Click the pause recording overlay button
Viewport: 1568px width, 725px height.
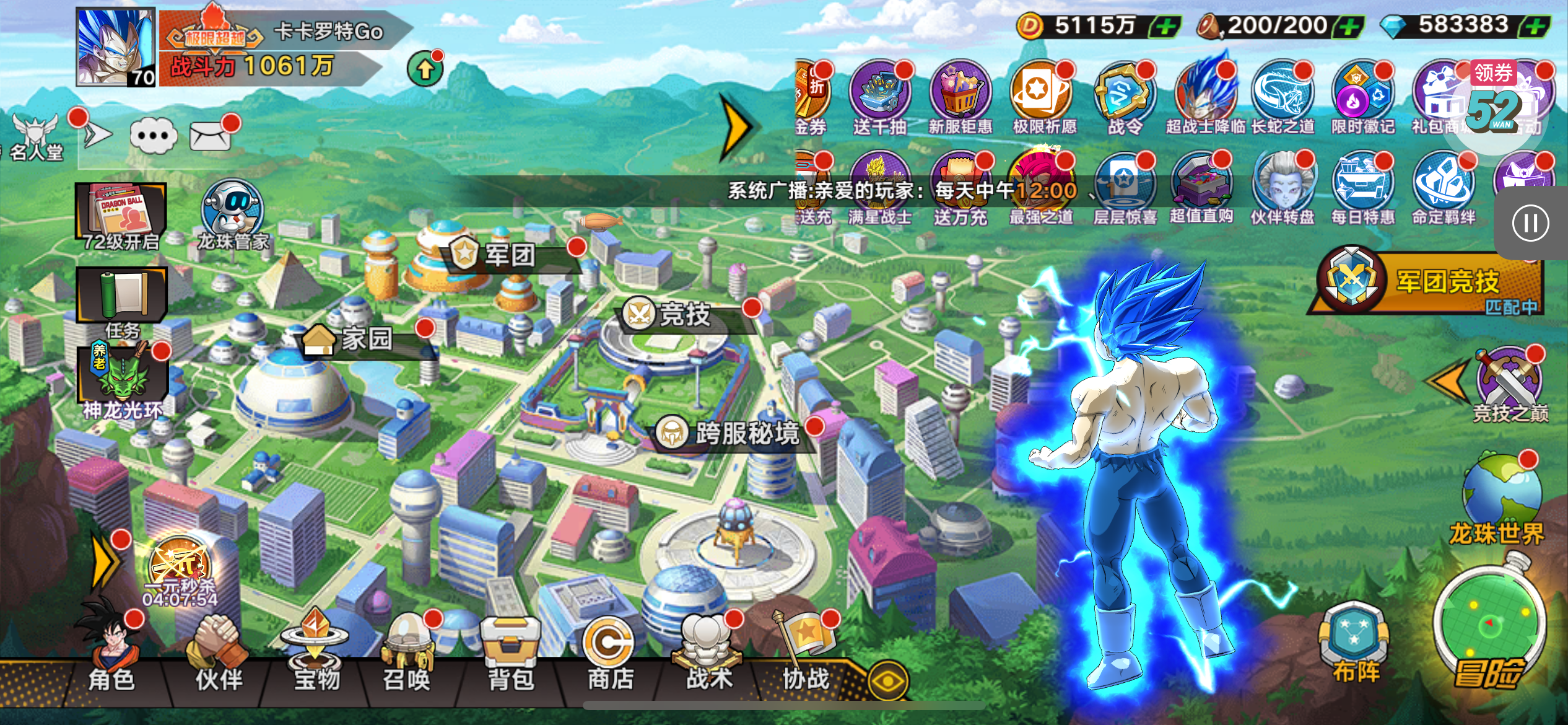[1530, 223]
